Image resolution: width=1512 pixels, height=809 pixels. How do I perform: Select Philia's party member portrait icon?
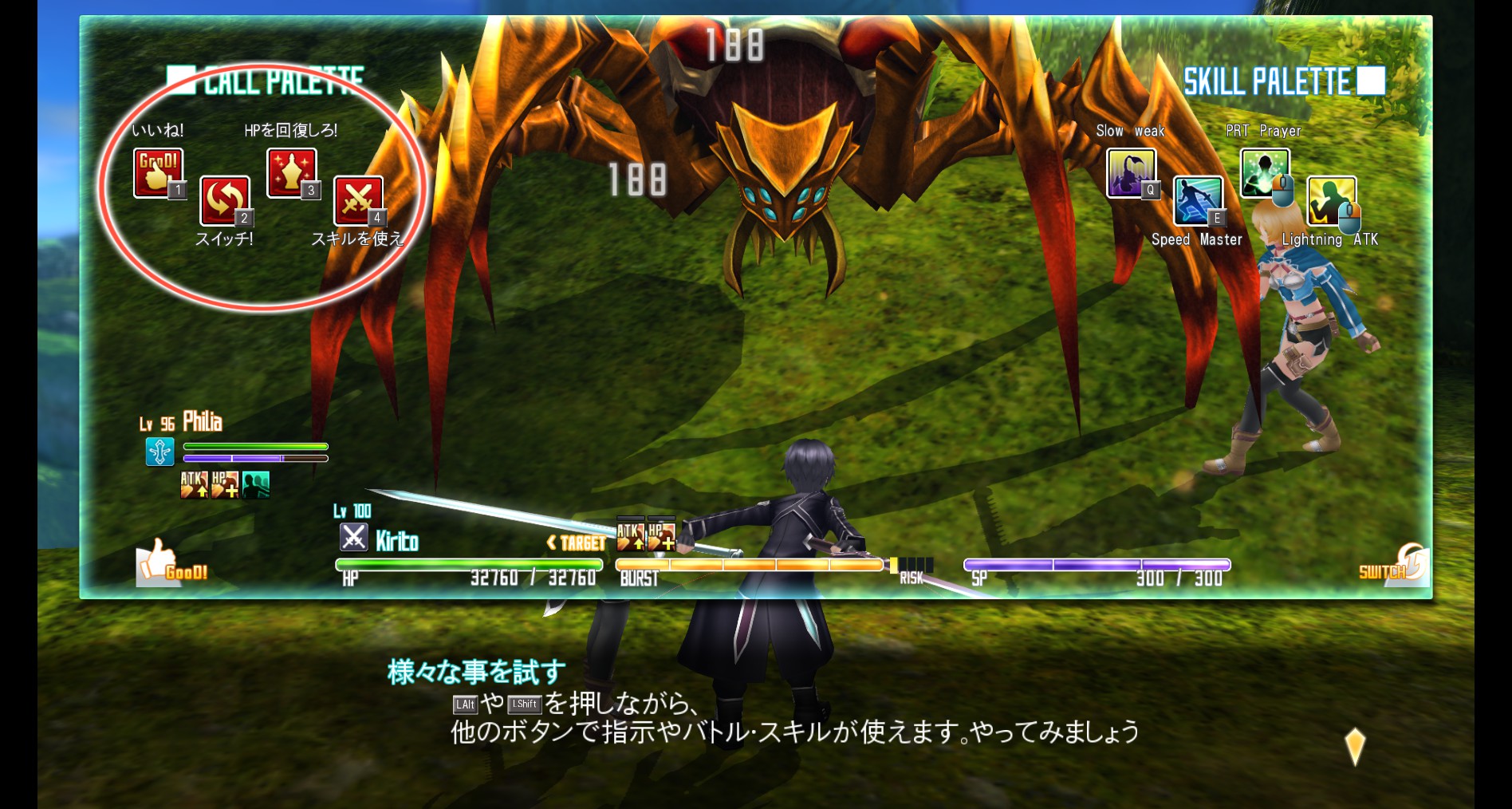[159, 452]
